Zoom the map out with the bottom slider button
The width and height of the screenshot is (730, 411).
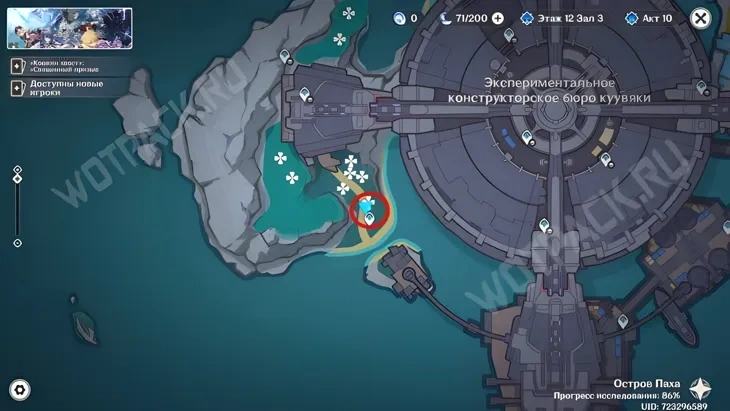17,243
